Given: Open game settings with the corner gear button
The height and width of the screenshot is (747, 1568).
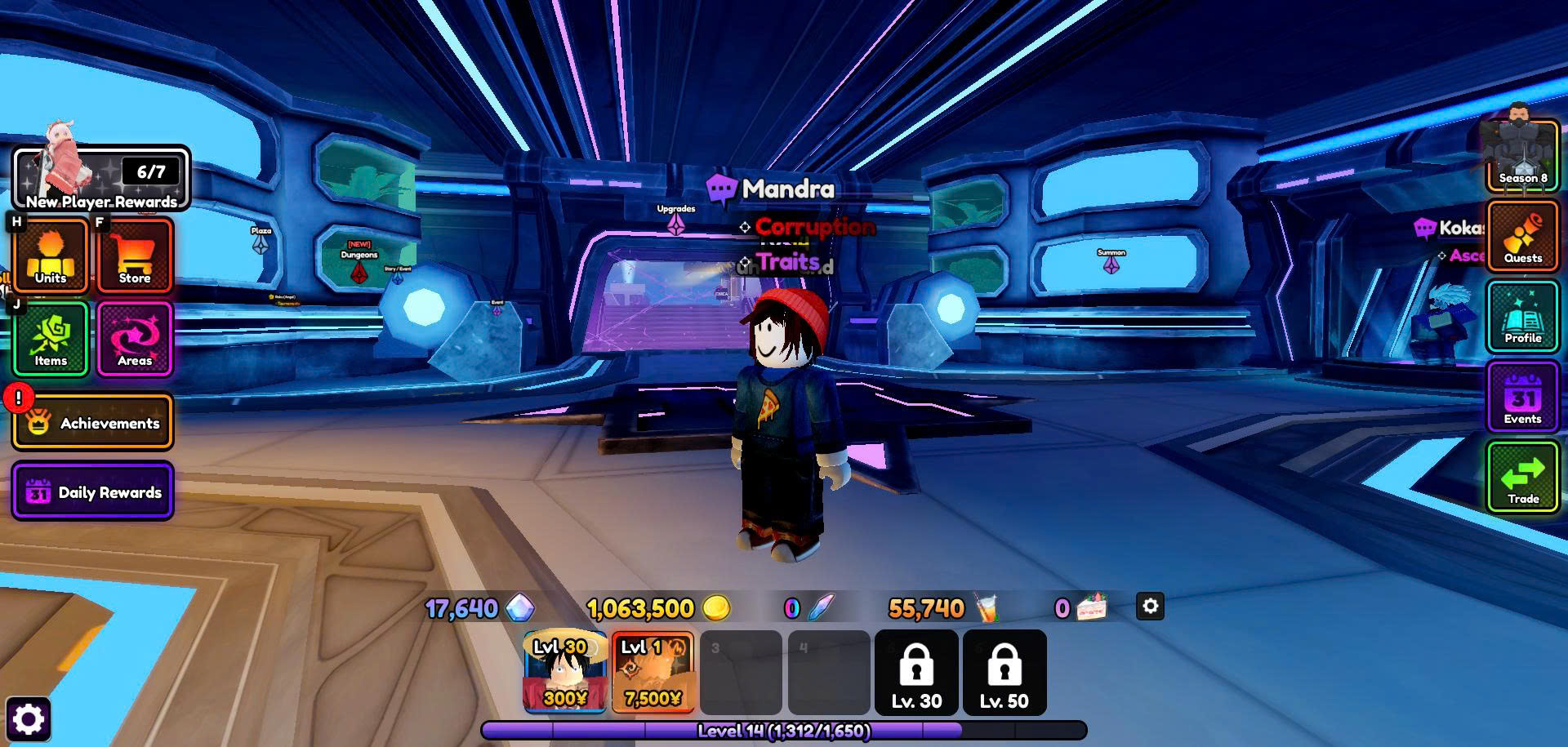Looking at the screenshot, I should [x=29, y=719].
